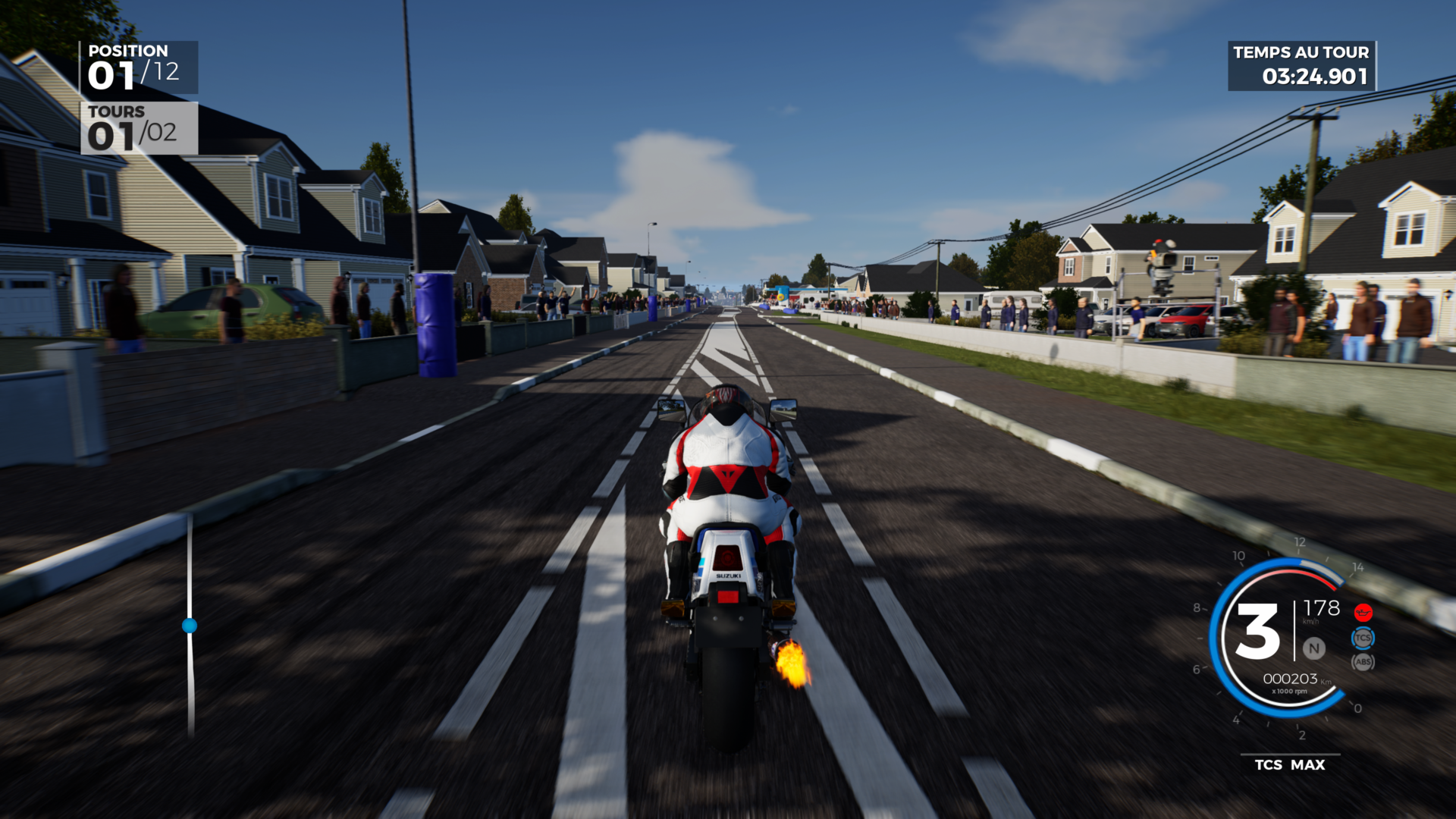
Task: Select the neutral N gear indicator
Action: click(1313, 648)
